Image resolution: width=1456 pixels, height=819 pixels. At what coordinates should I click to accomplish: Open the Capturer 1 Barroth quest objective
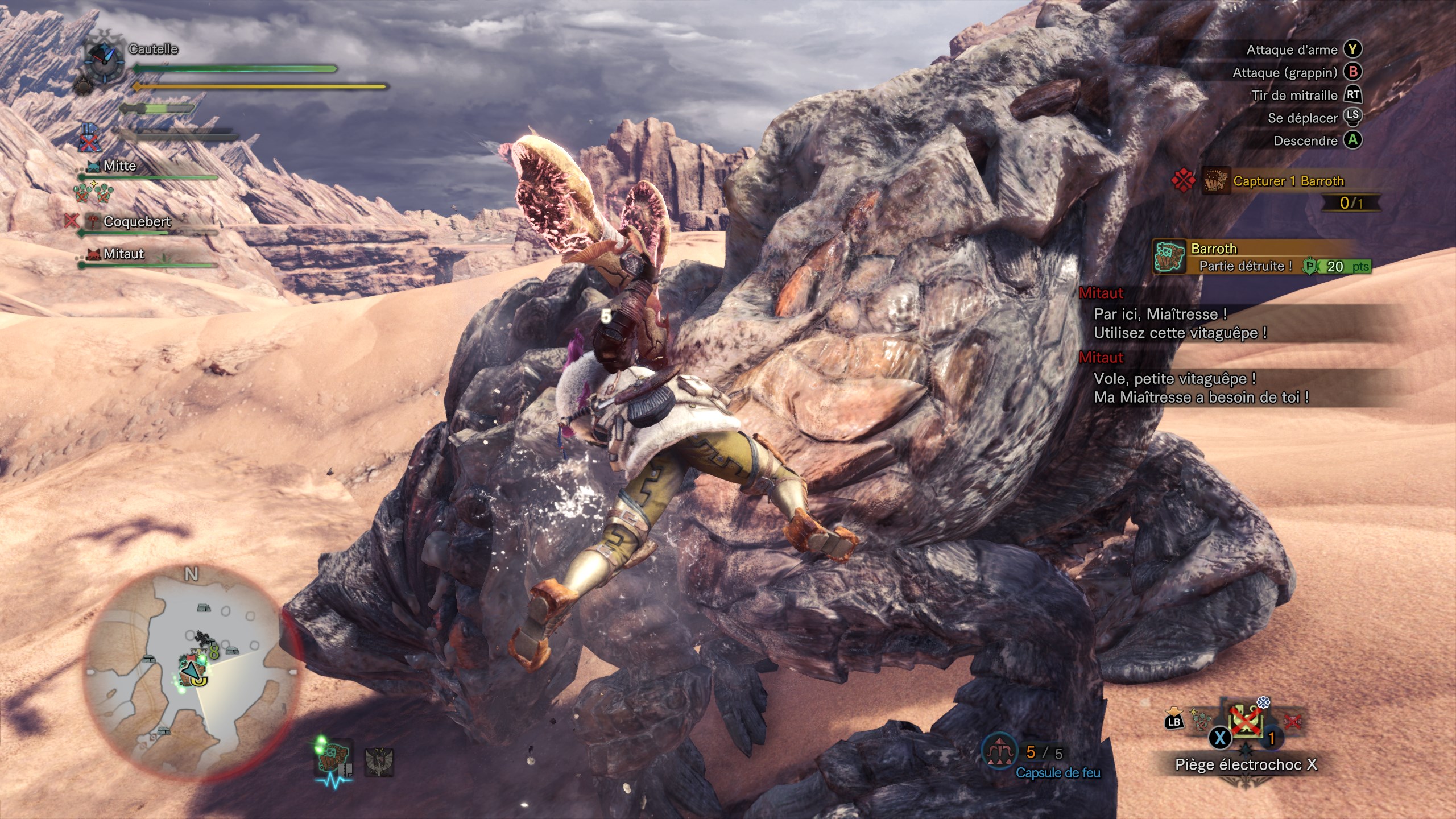tap(1288, 181)
